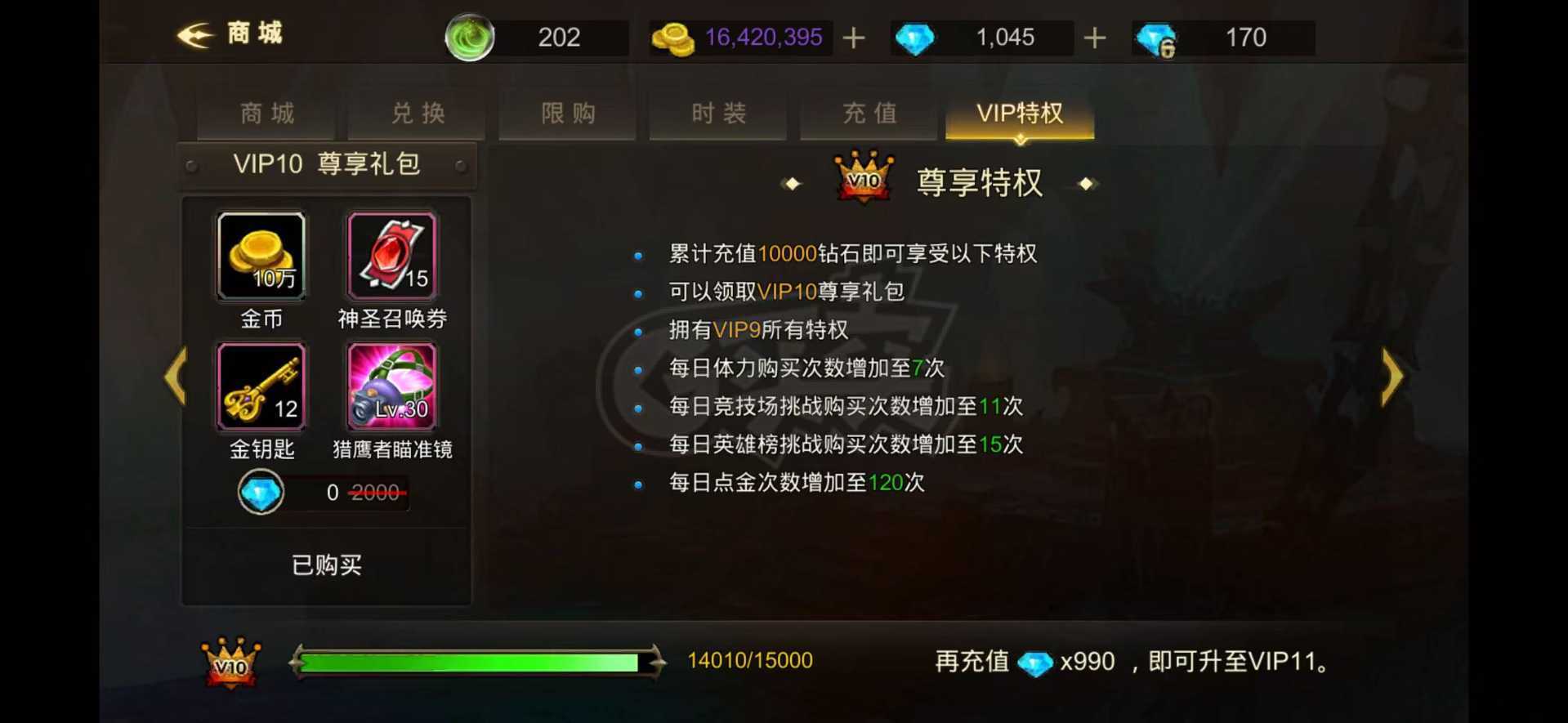
Task: Select the 限购 limited purchase tab
Action: tap(566, 114)
